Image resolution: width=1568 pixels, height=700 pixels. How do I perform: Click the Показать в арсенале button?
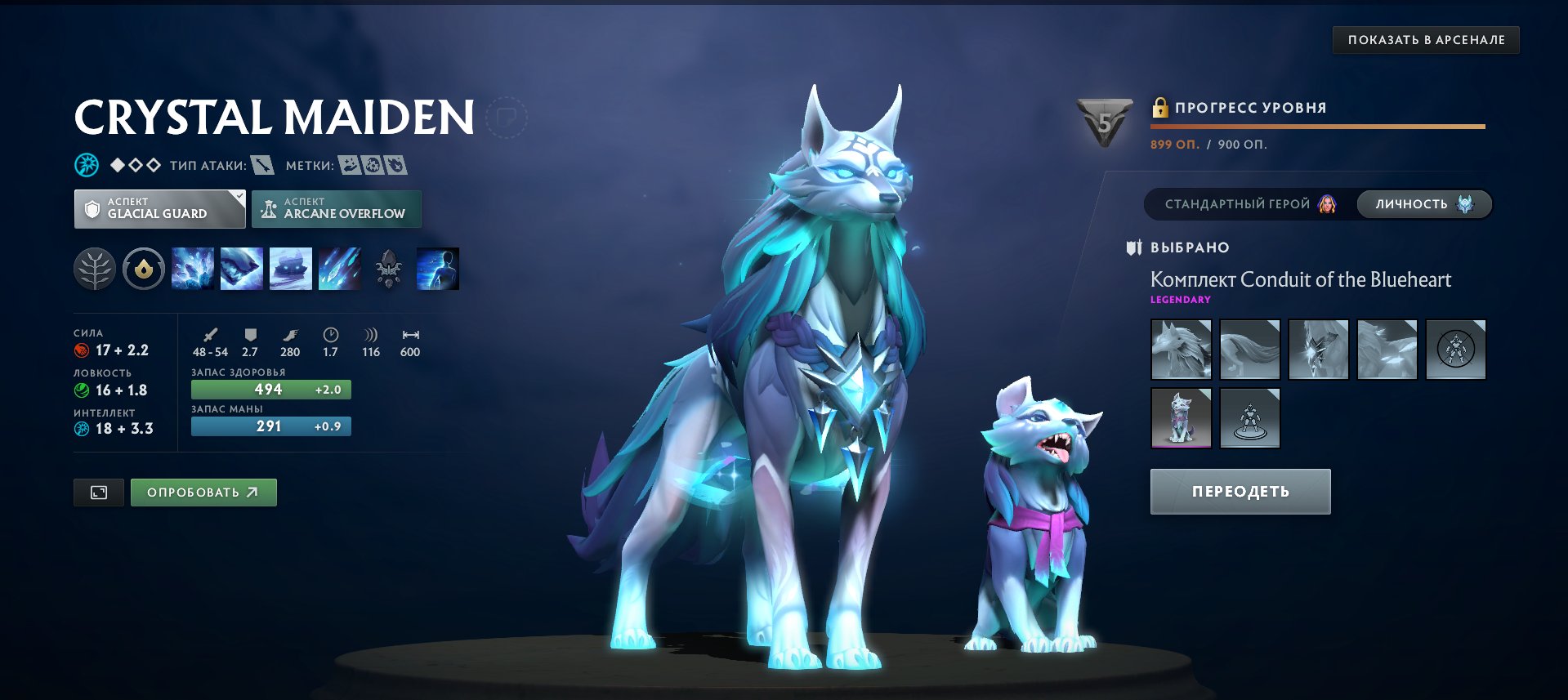1425,38
